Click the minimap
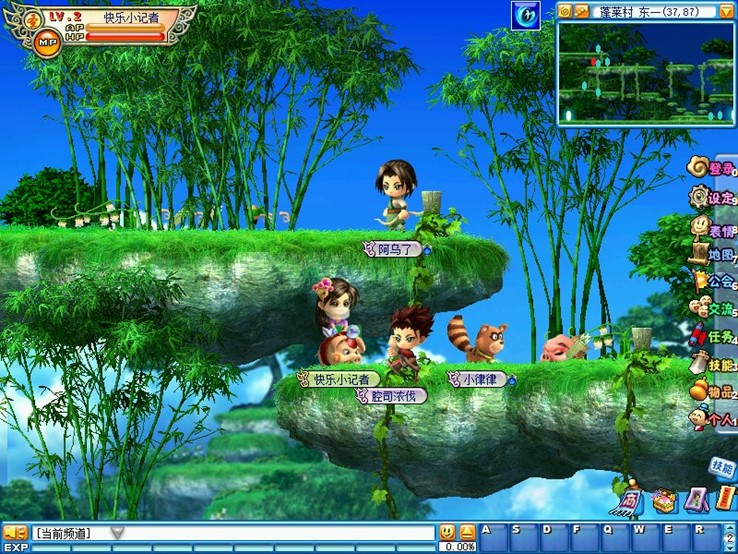 coord(645,72)
